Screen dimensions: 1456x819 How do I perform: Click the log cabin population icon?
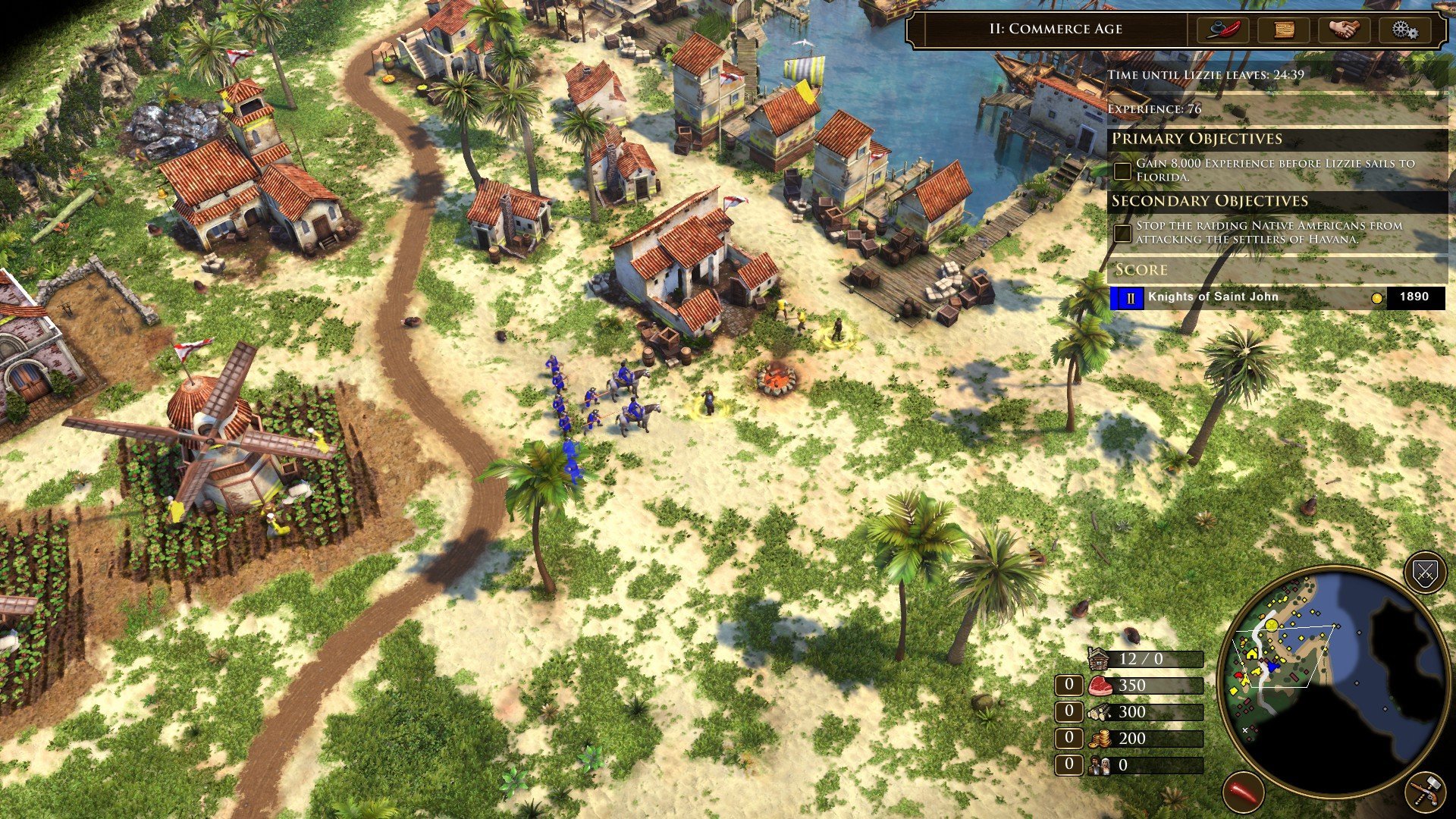tap(1099, 659)
